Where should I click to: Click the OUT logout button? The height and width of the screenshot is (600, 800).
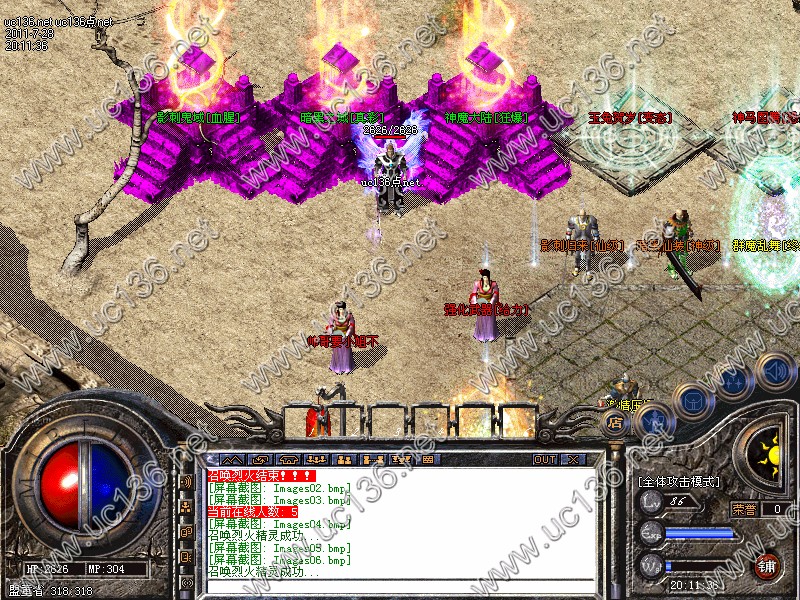coord(544,459)
